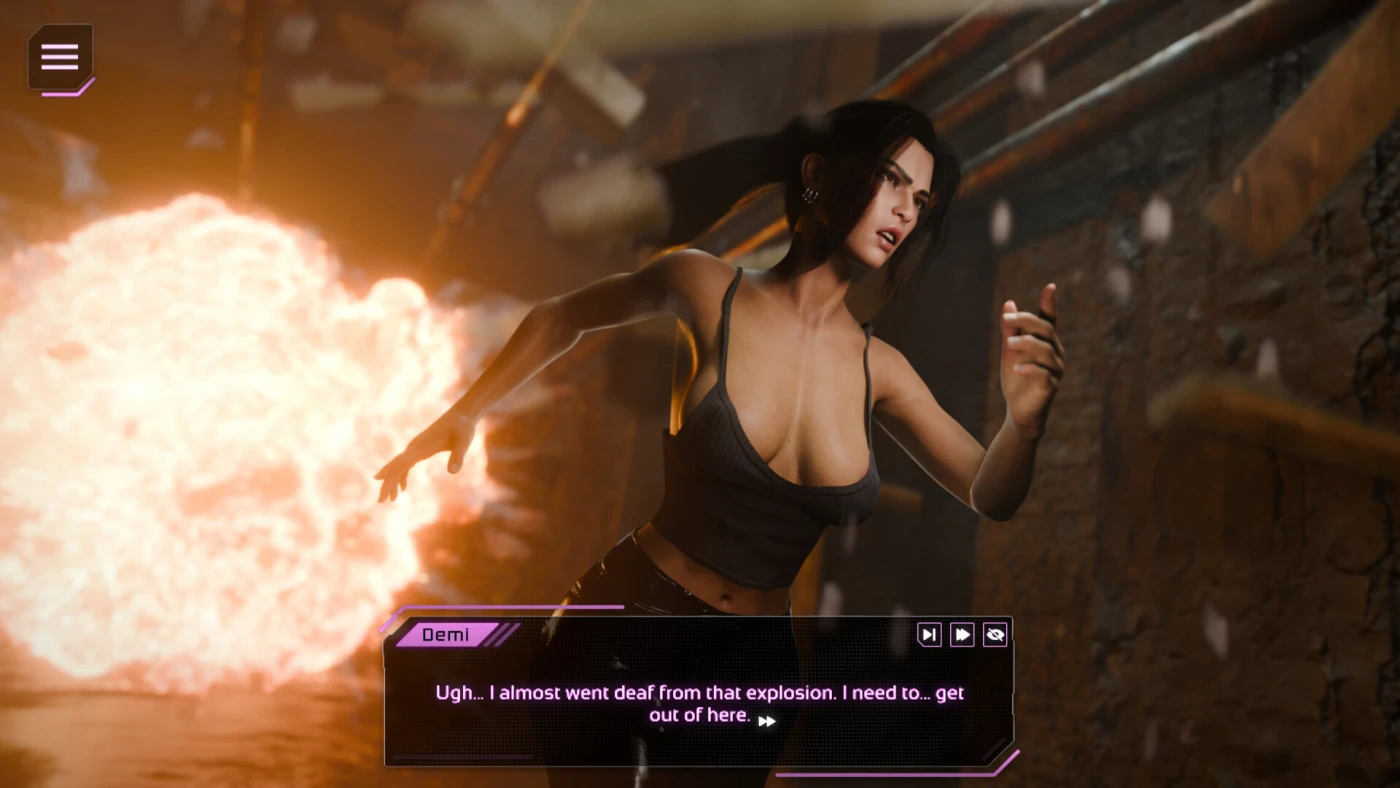Activate the fast-forward skip button
This screenshot has height=788, width=1400.
[962, 634]
